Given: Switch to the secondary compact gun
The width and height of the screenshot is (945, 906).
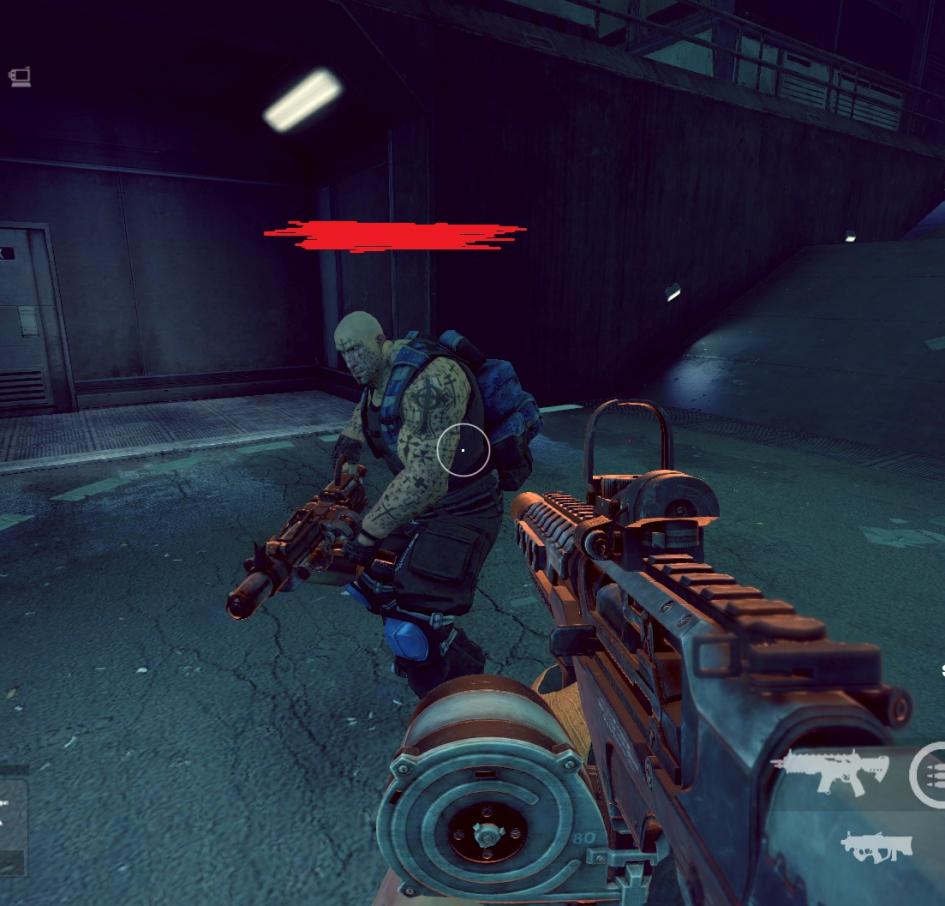Looking at the screenshot, I should pos(876,847).
